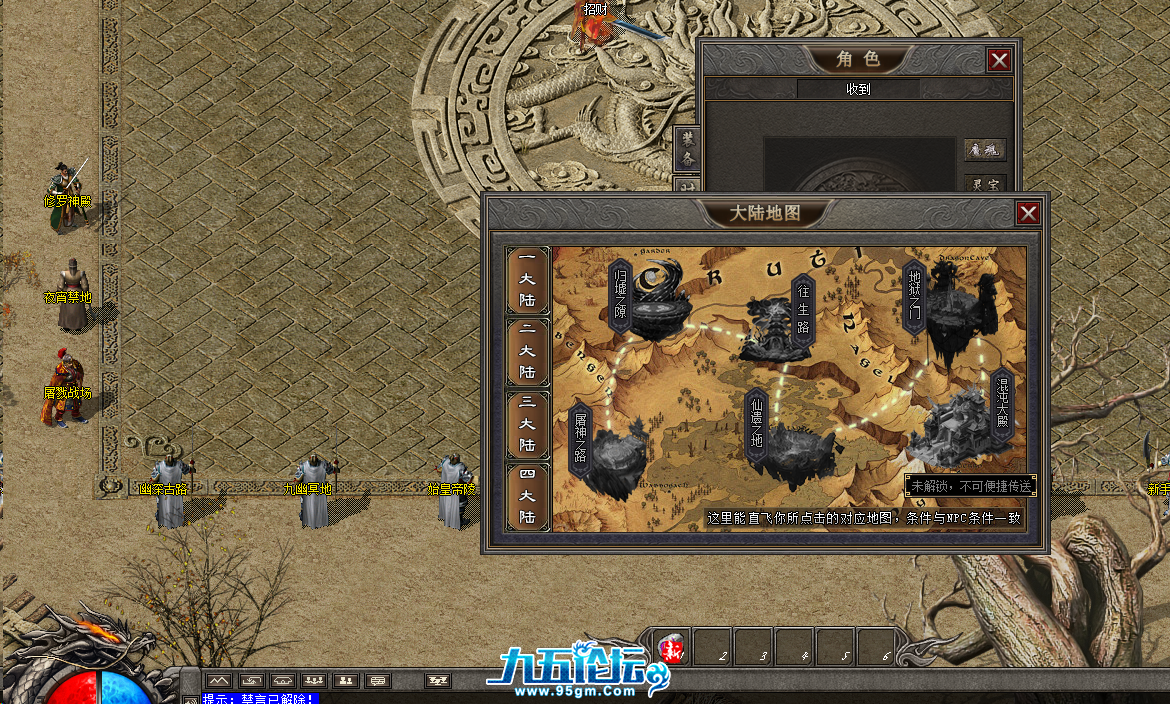Open the 装备 tab of character panel
Viewport: 1170px width, 704px height.
pos(686,149)
